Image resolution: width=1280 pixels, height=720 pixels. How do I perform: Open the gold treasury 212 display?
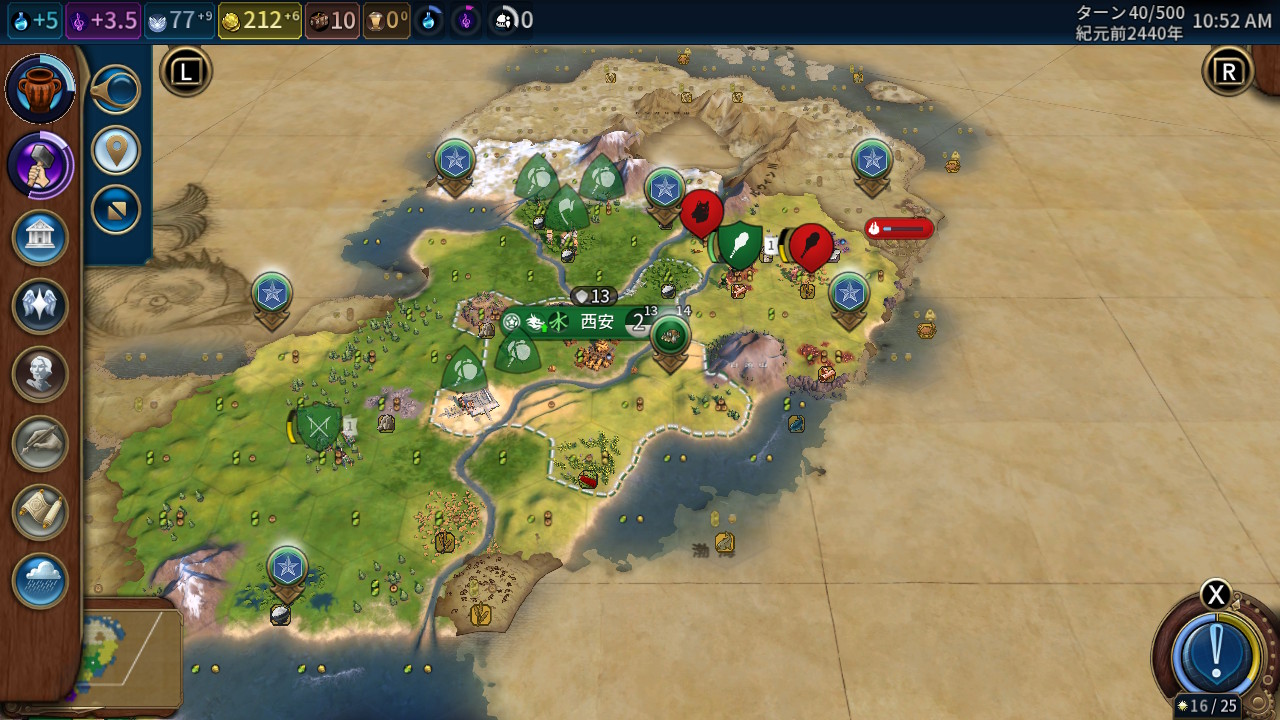point(260,21)
